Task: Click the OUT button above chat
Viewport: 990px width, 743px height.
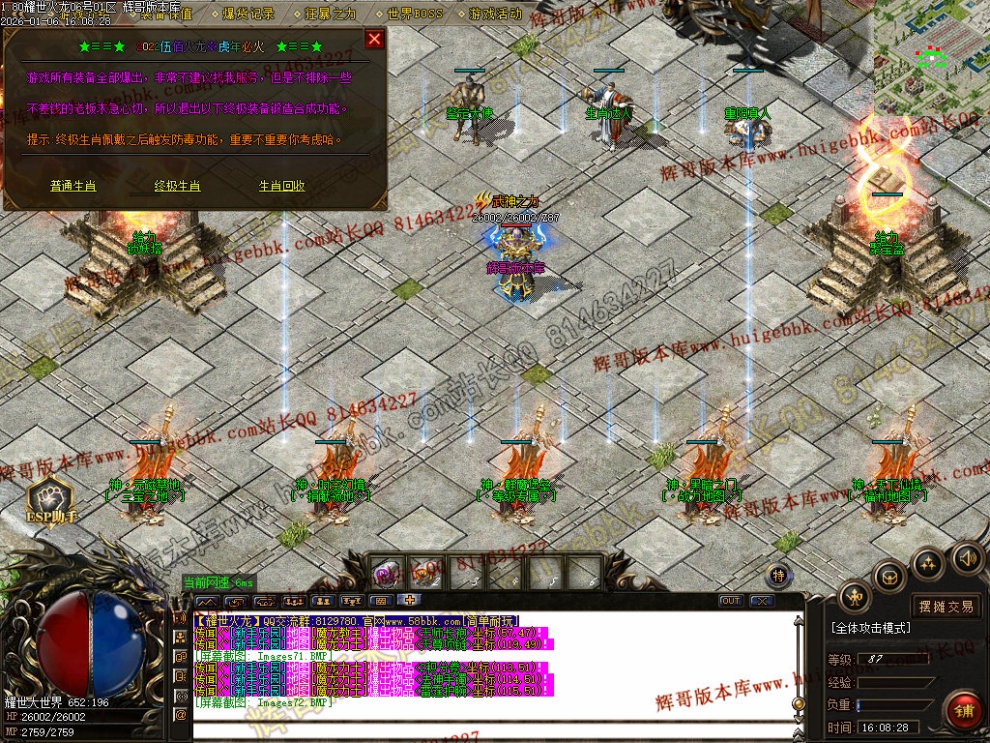Action: pos(730,601)
